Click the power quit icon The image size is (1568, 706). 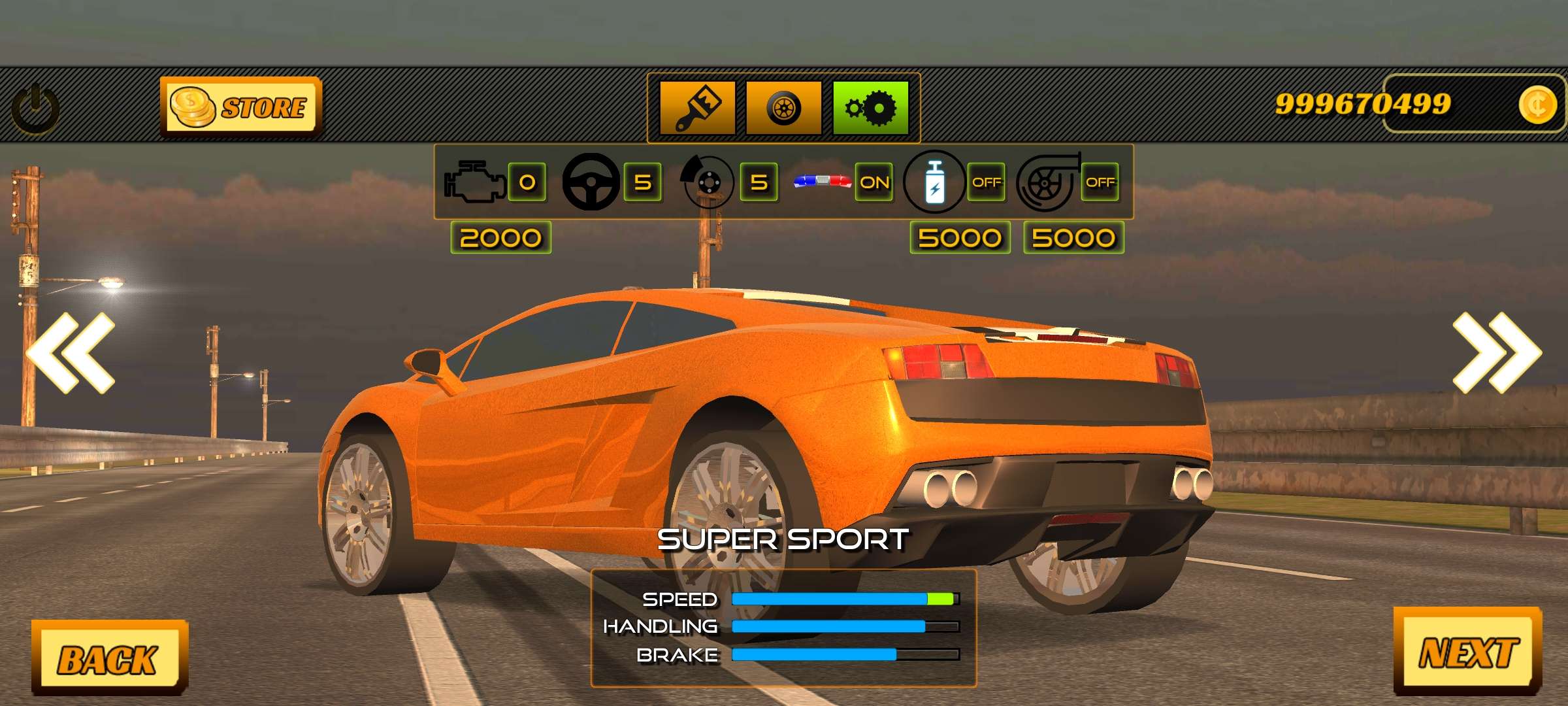point(35,109)
